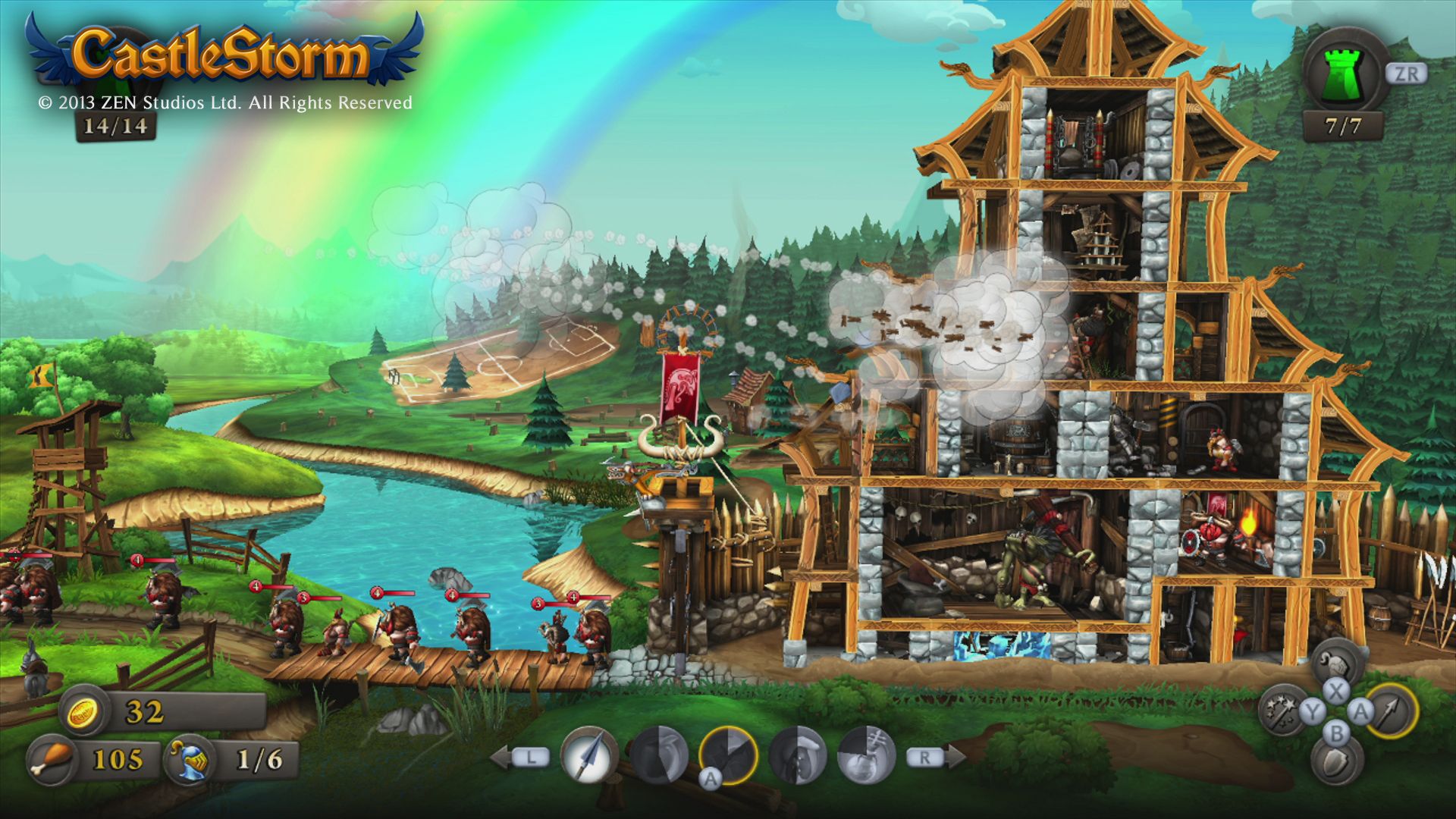Open the magic wand spells category
The width and height of the screenshot is (1456, 819).
click(1281, 709)
